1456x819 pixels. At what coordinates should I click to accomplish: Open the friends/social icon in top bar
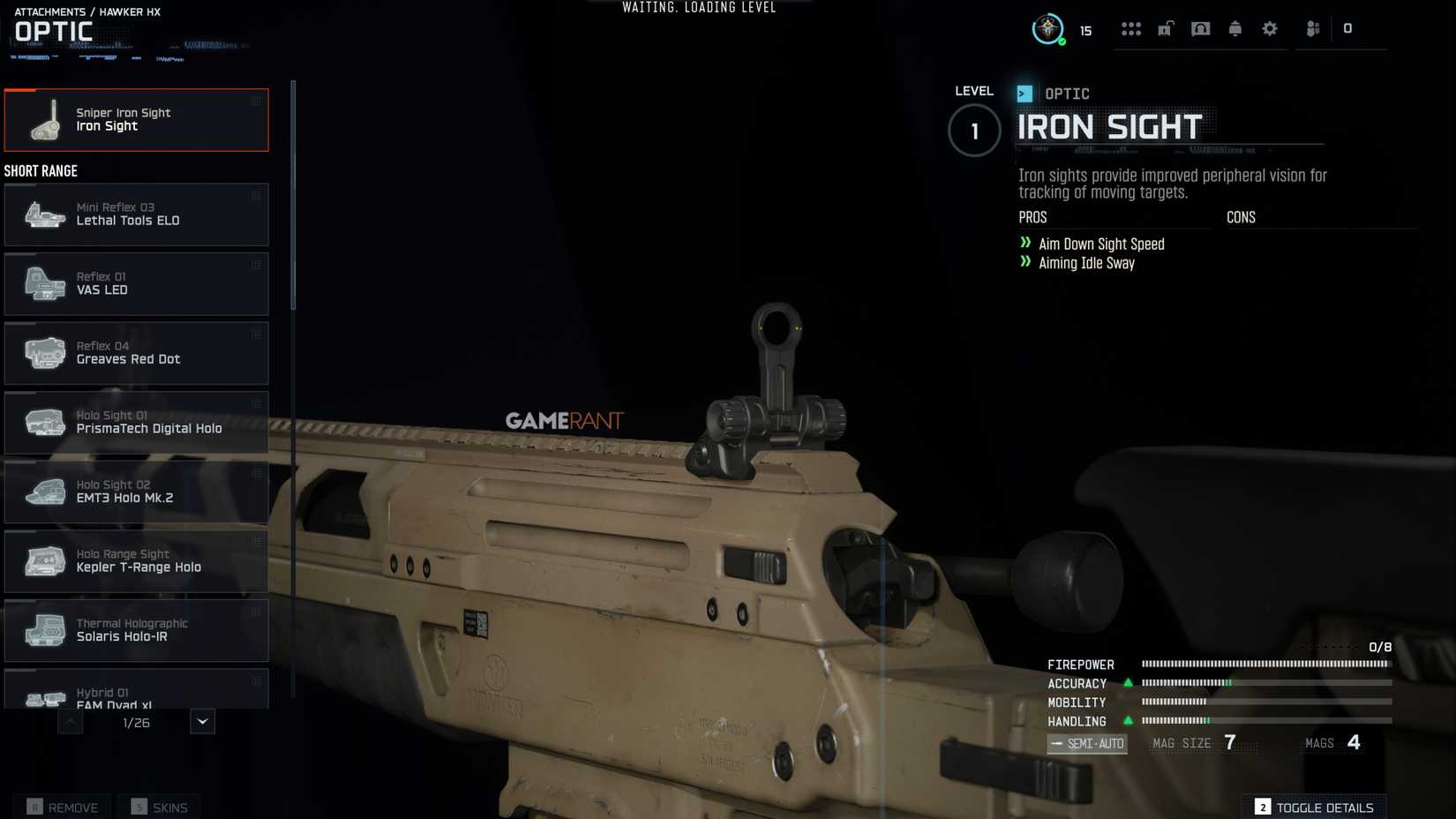[x=1312, y=28]
